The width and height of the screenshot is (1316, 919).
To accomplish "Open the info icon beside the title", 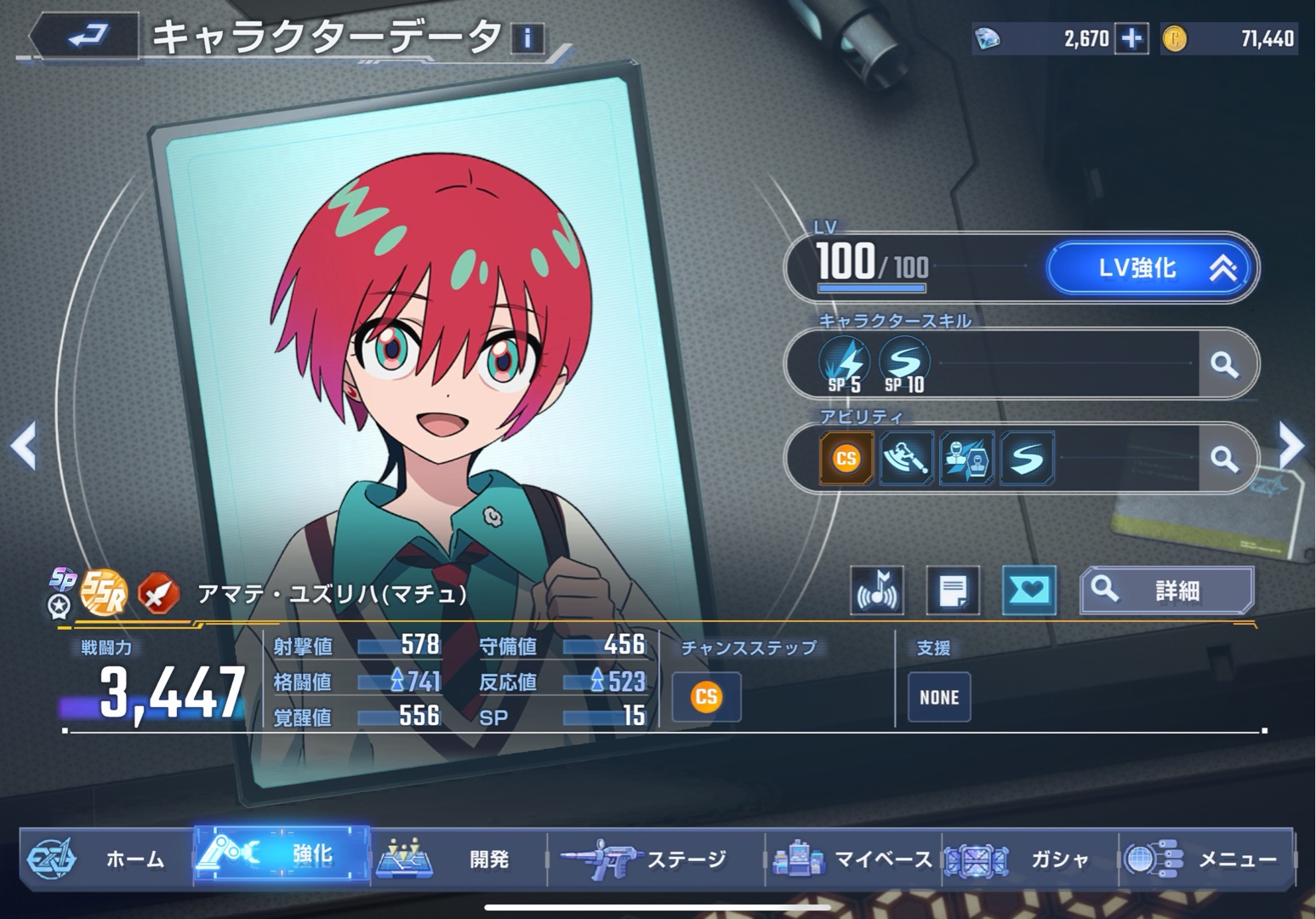I will (527, 38).
